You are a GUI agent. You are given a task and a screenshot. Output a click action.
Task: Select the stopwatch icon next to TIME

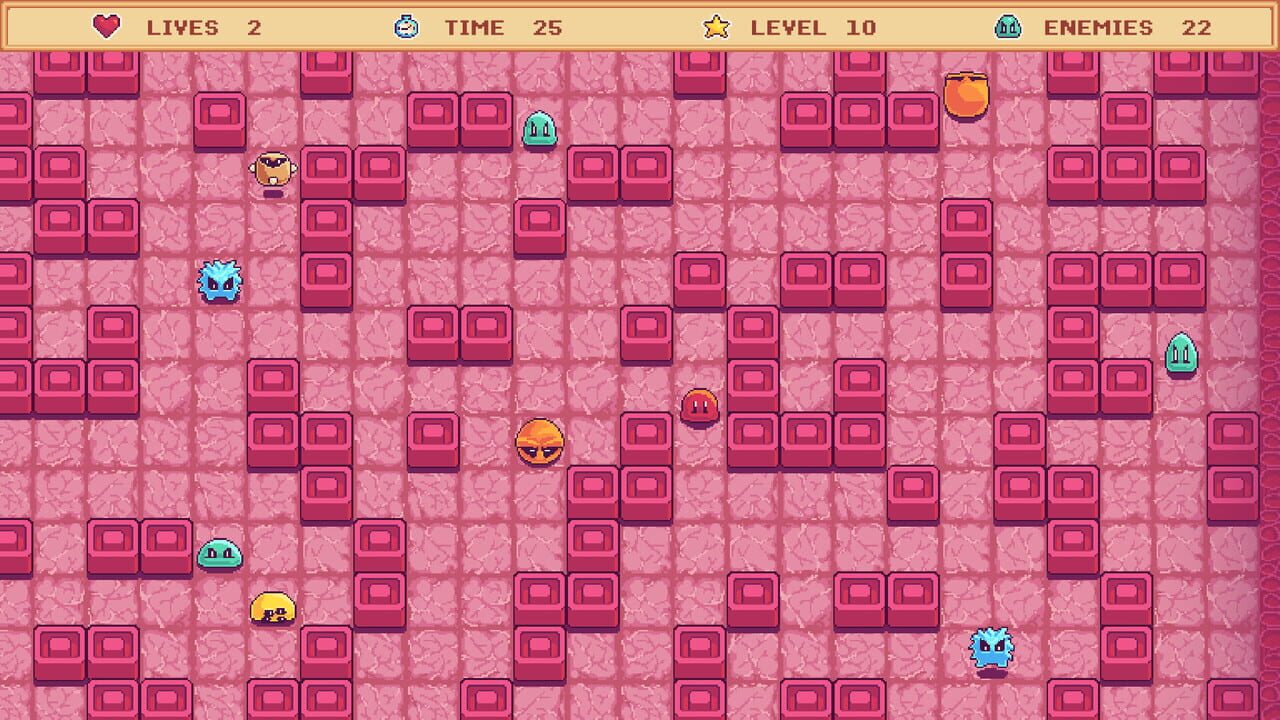tap(408, 28)
